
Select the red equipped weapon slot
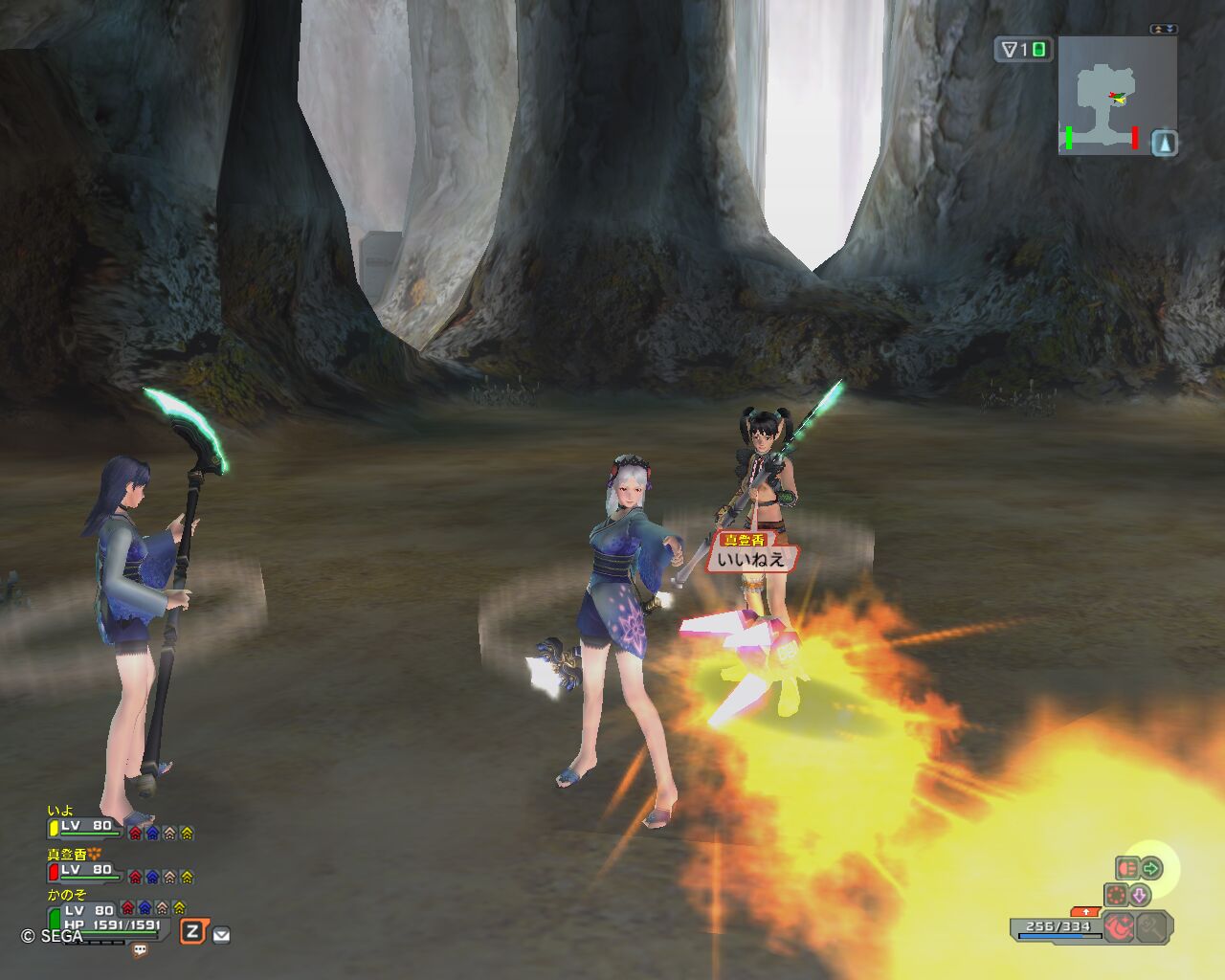(1121, 926)
